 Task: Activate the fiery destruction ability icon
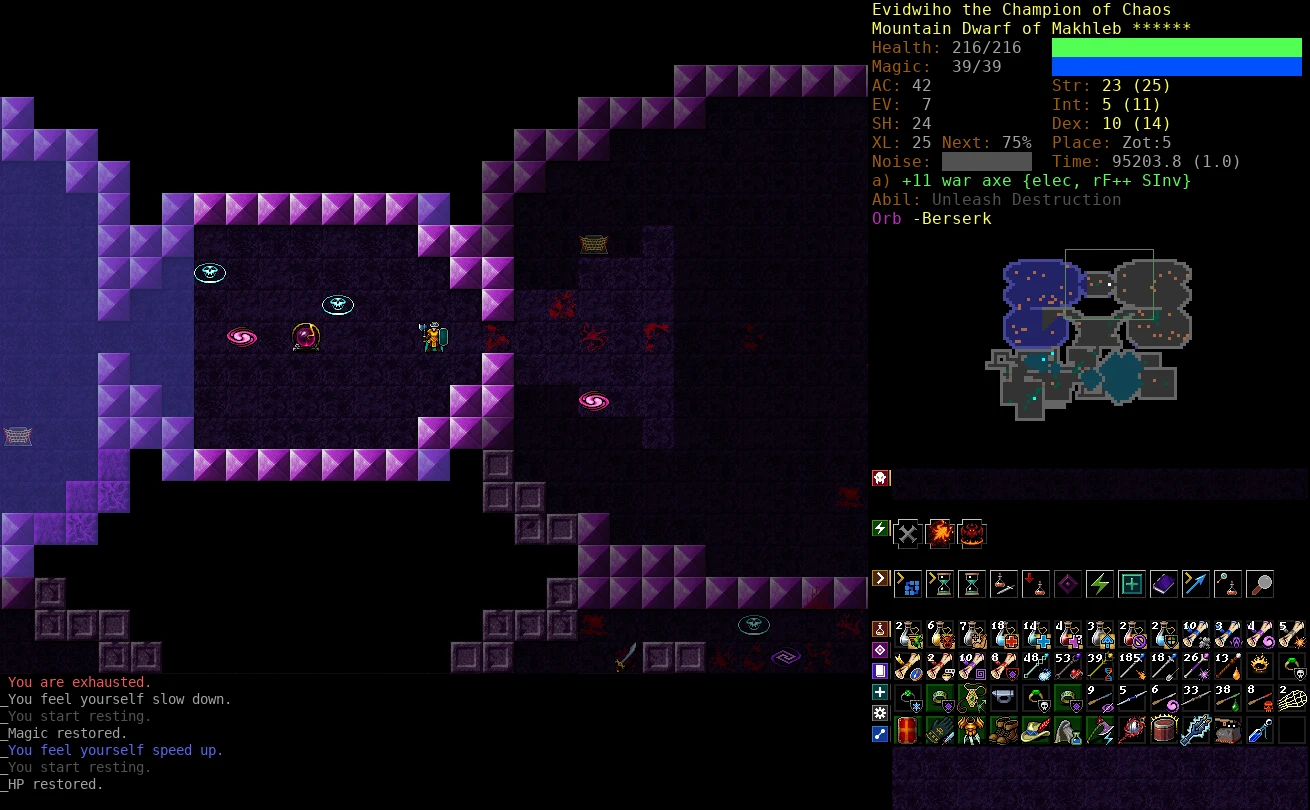coord(939,533)
